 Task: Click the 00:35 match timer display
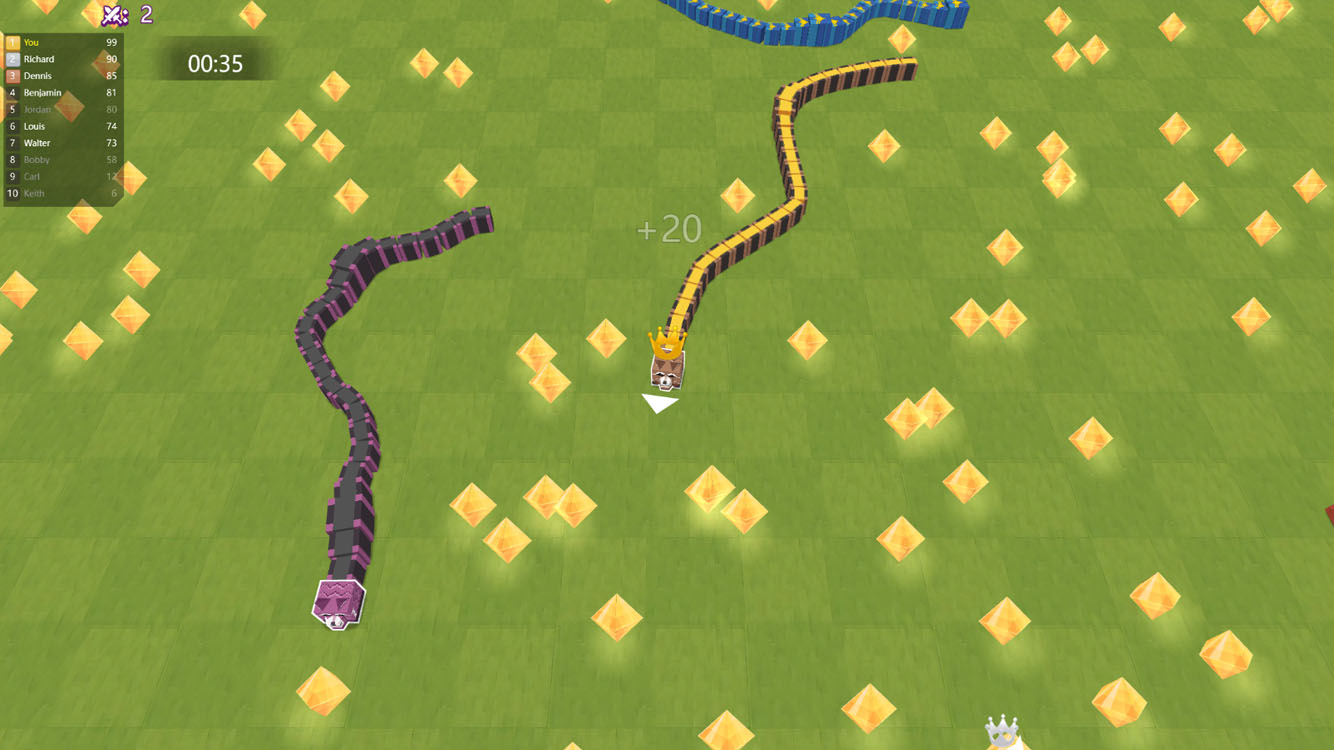click(x=216, y=61)
